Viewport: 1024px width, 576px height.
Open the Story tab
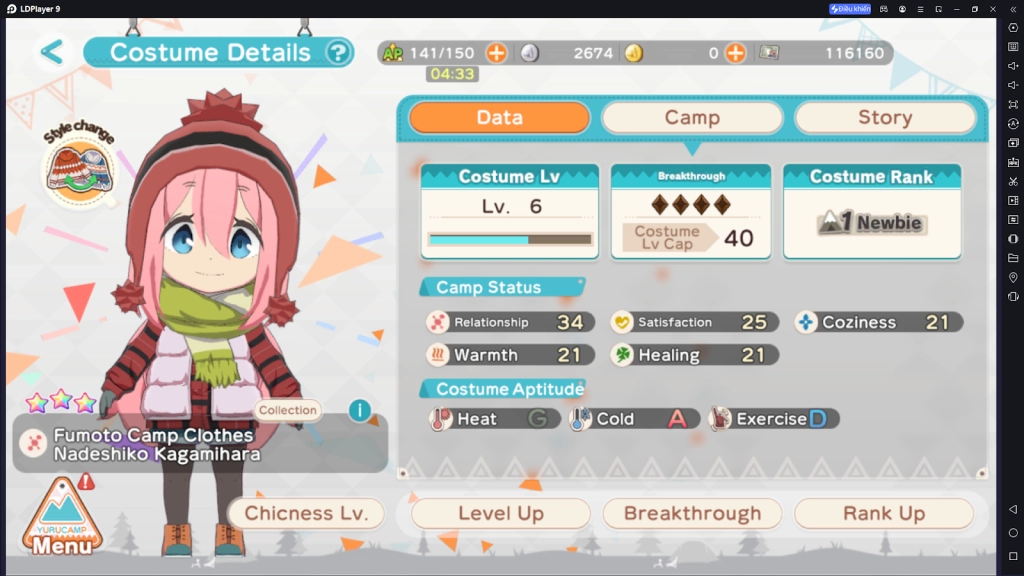point(884,118)
